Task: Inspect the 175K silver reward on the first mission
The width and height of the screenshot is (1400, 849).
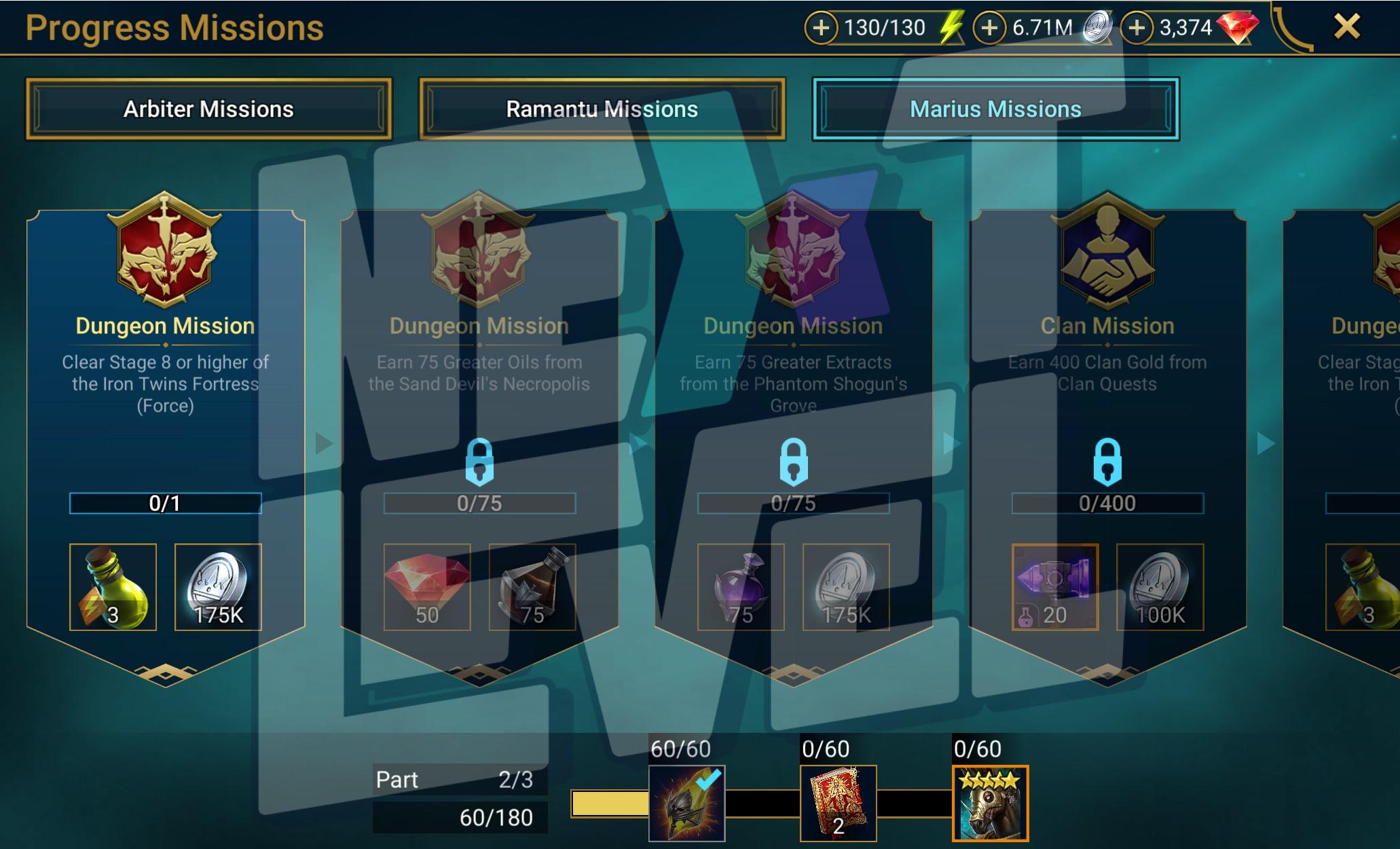Action: point(218,587)
